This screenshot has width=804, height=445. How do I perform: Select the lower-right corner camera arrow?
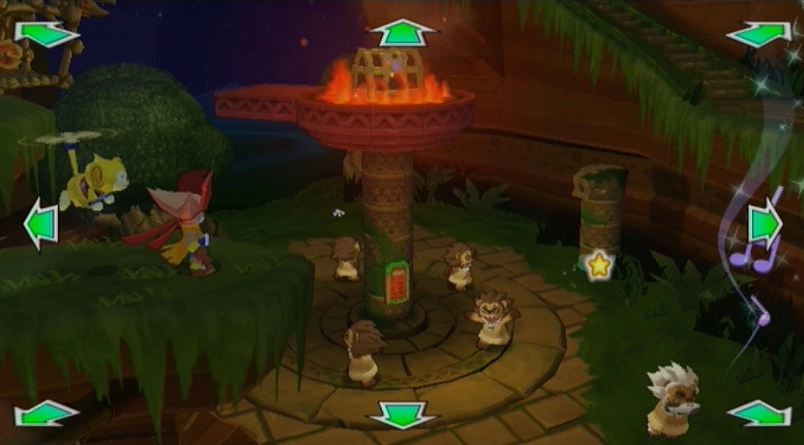(x=759, y=412)
